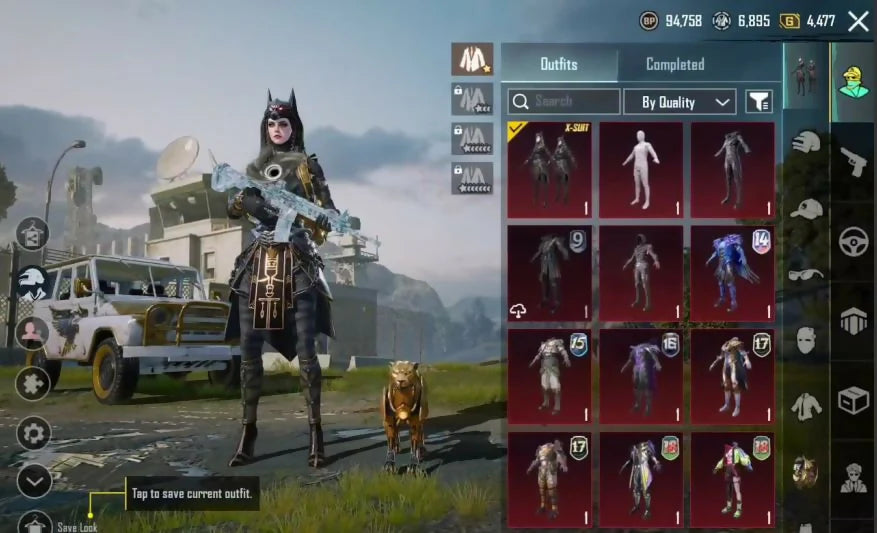Close the inventory screen with the X
This screenshot has height=533, width=877.
point(858,21)
